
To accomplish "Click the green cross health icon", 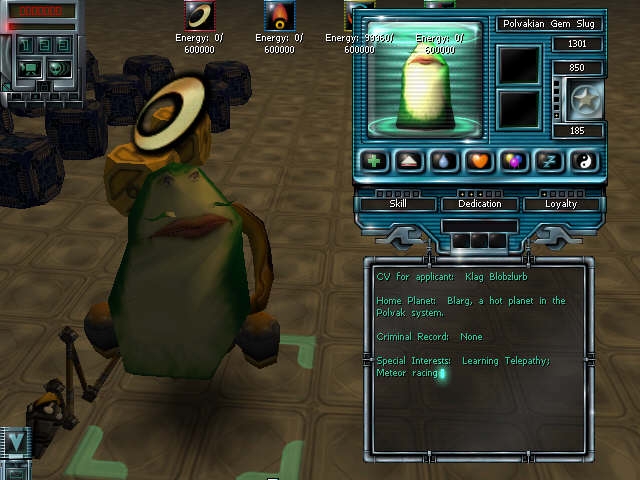I will click(373, 162).
